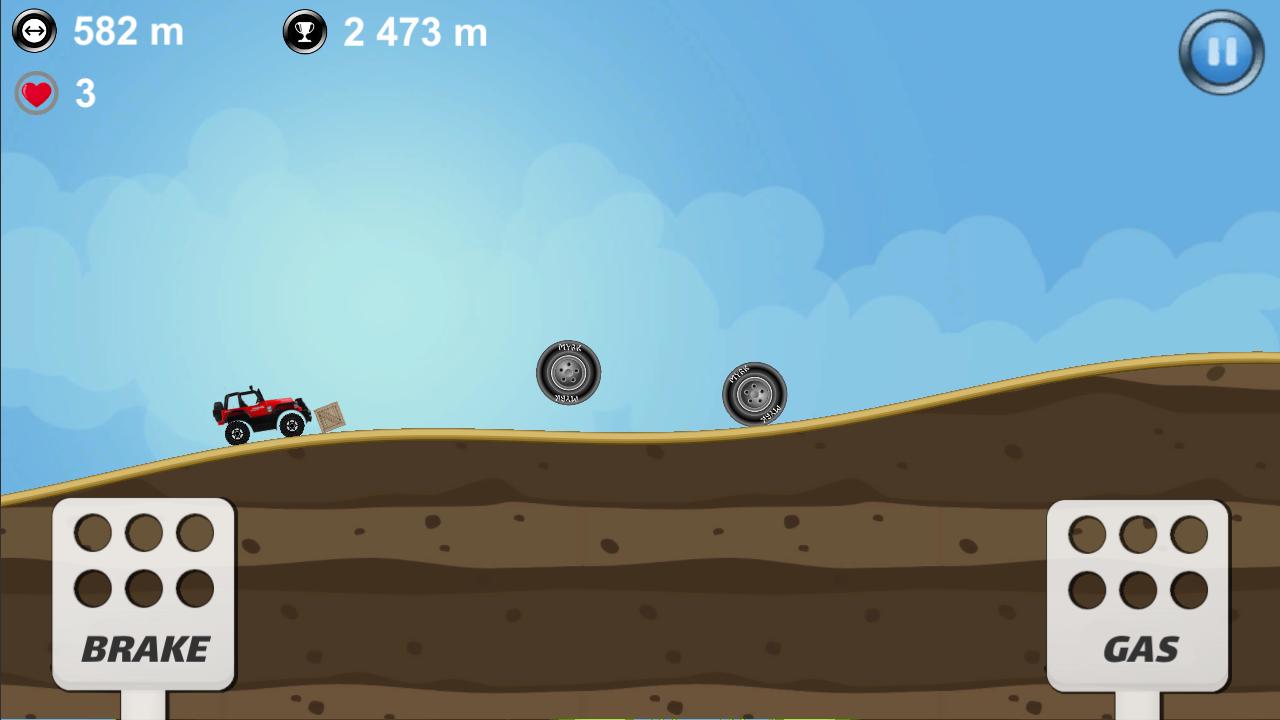Click the tire closest to the jeep
The height and width of the screenshot is (720, 1280).
pyautogui.click(x=568, y=372)
